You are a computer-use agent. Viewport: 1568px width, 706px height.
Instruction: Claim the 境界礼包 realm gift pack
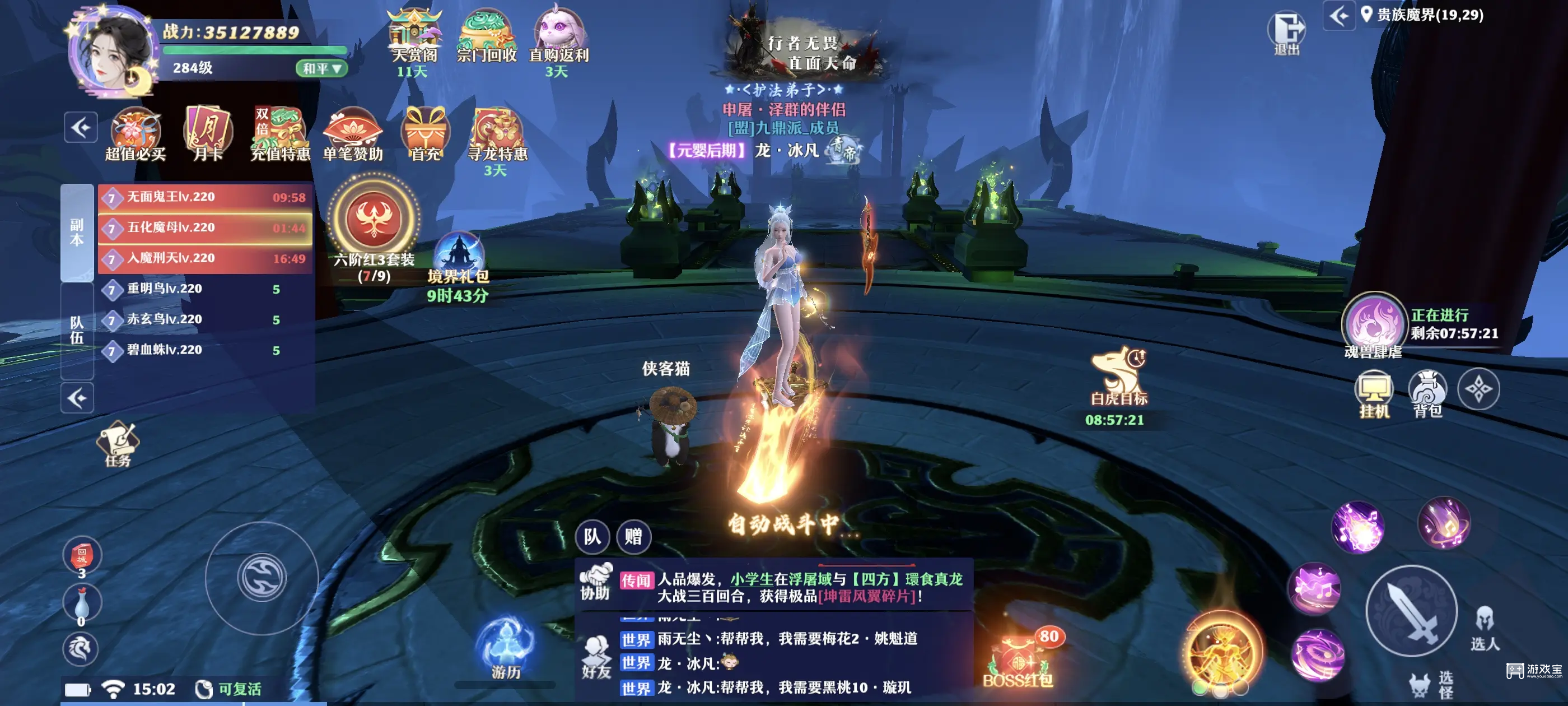tap(458, 259)
